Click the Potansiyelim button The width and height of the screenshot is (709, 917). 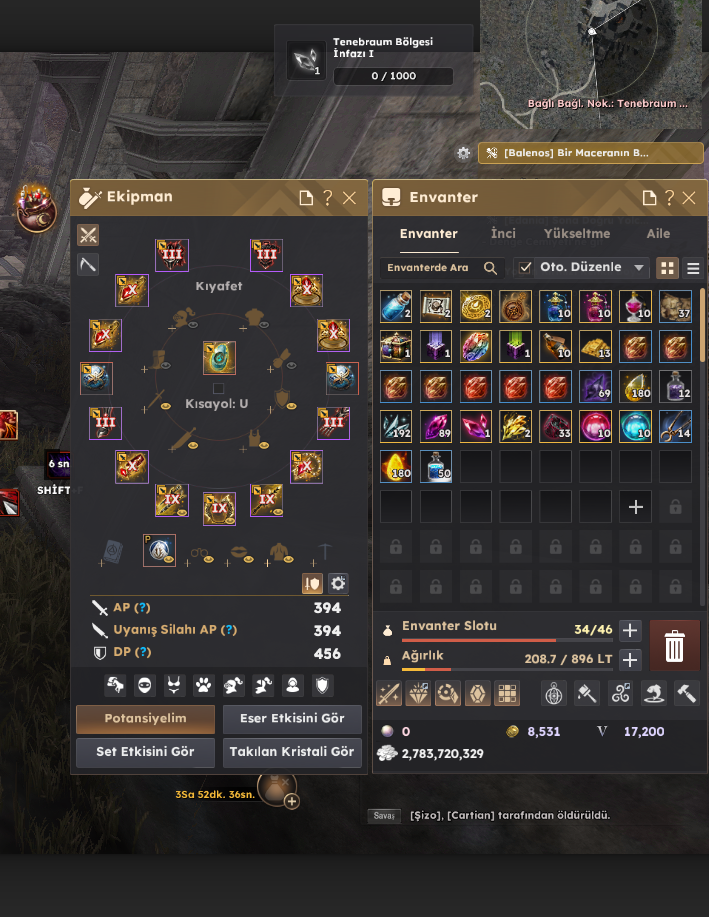point(145,719)
